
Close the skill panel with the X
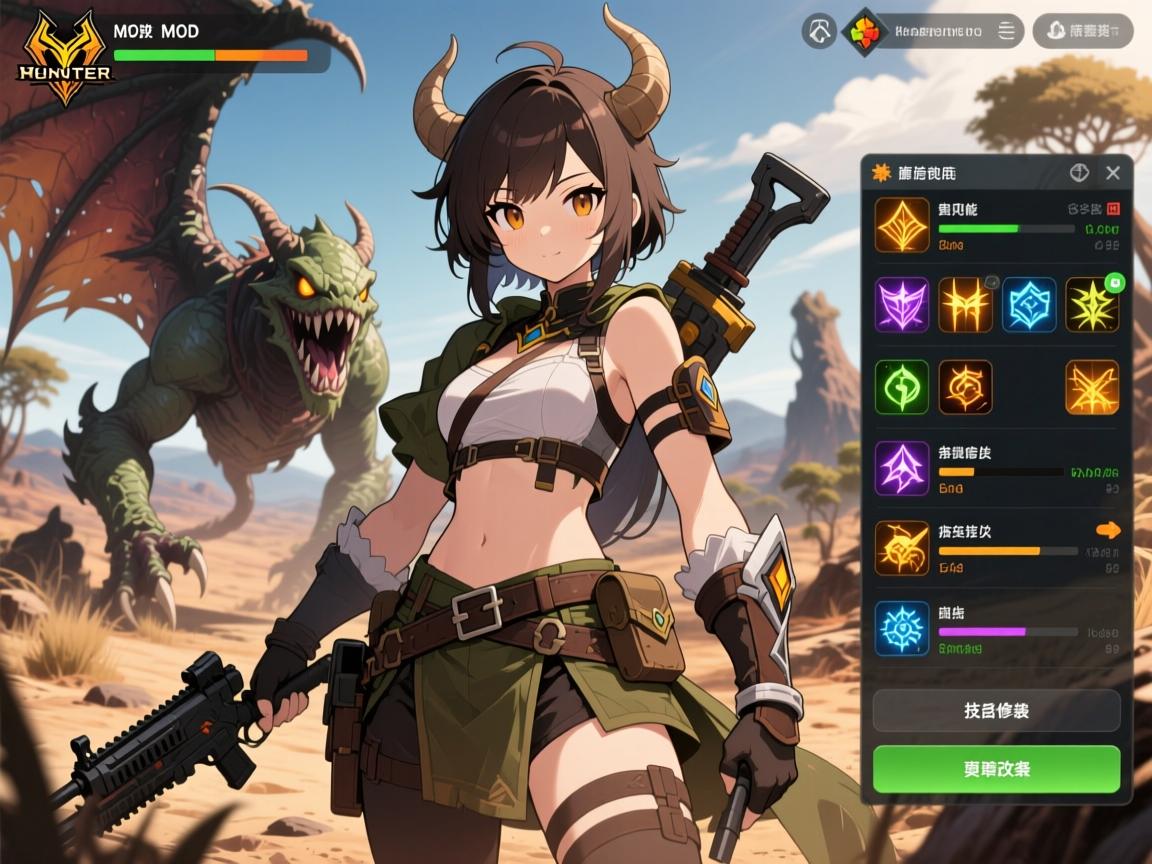coord(1113,173)
